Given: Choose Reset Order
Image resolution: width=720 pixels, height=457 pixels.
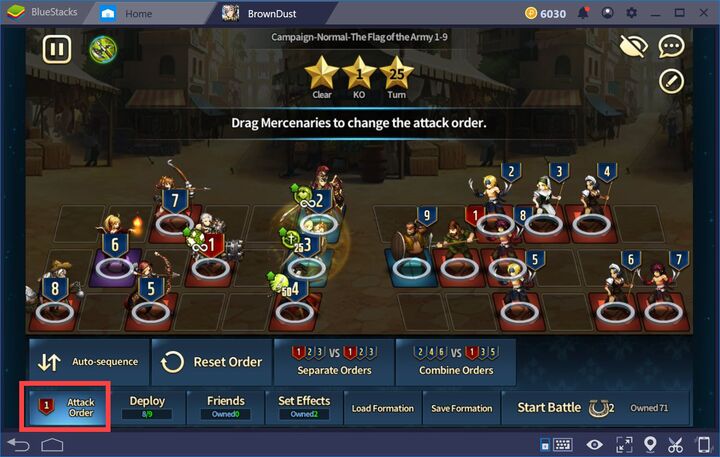Looking at the screenshot, I should (212, 362).
